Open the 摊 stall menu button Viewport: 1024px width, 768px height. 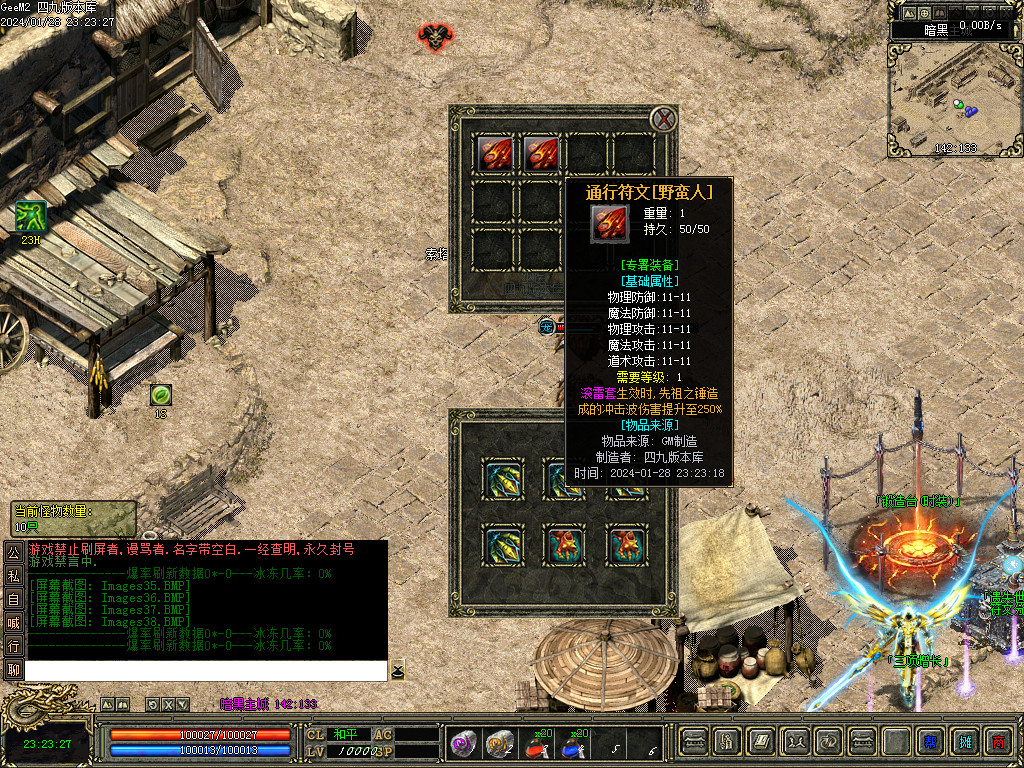[965, 741]
